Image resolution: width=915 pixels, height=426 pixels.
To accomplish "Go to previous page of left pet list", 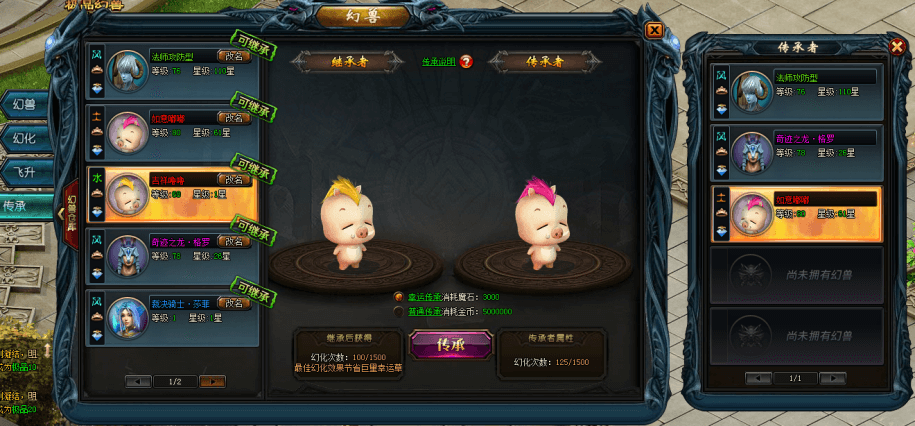I will [138, 381].
